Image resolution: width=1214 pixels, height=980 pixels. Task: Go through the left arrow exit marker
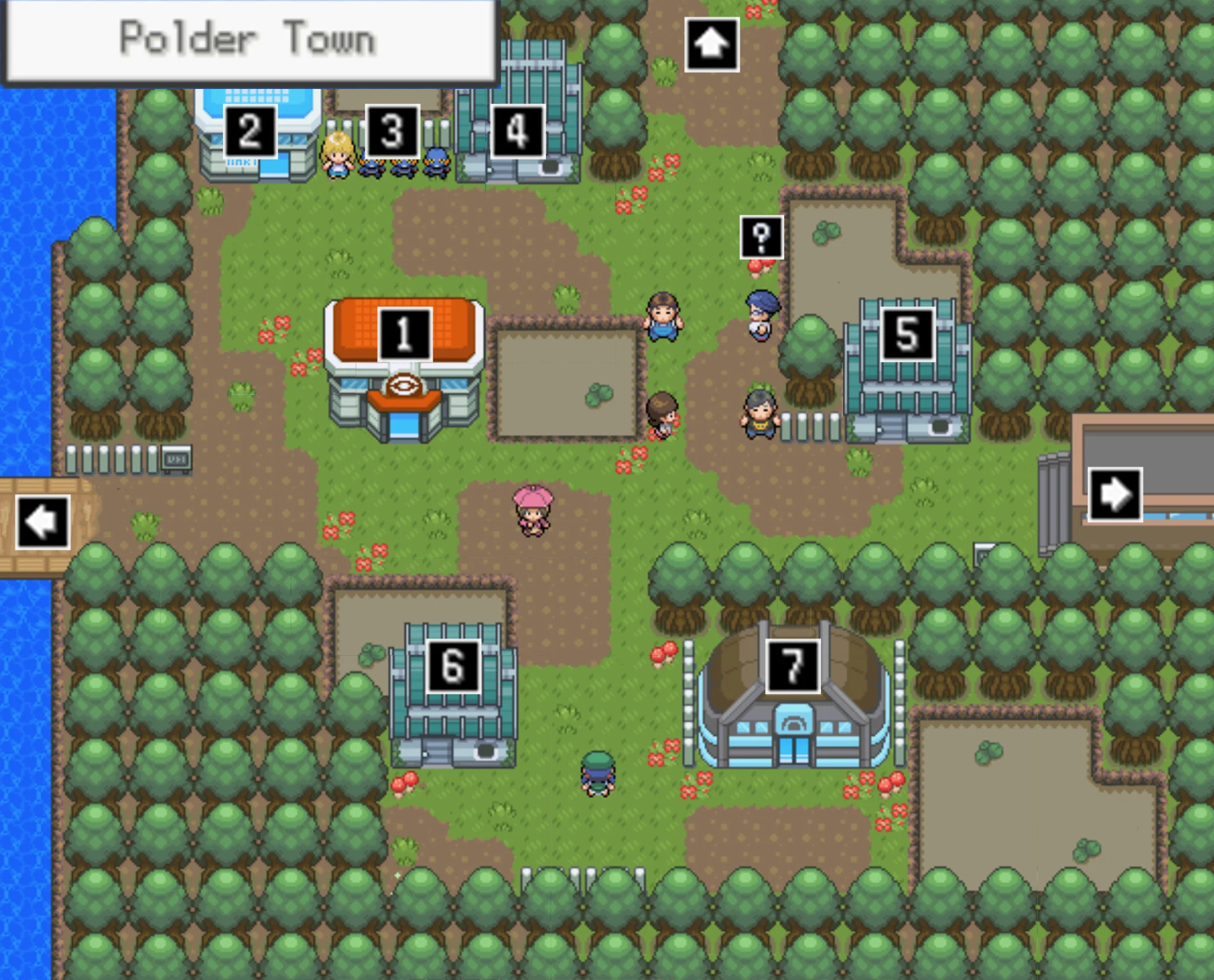point(43,522)
